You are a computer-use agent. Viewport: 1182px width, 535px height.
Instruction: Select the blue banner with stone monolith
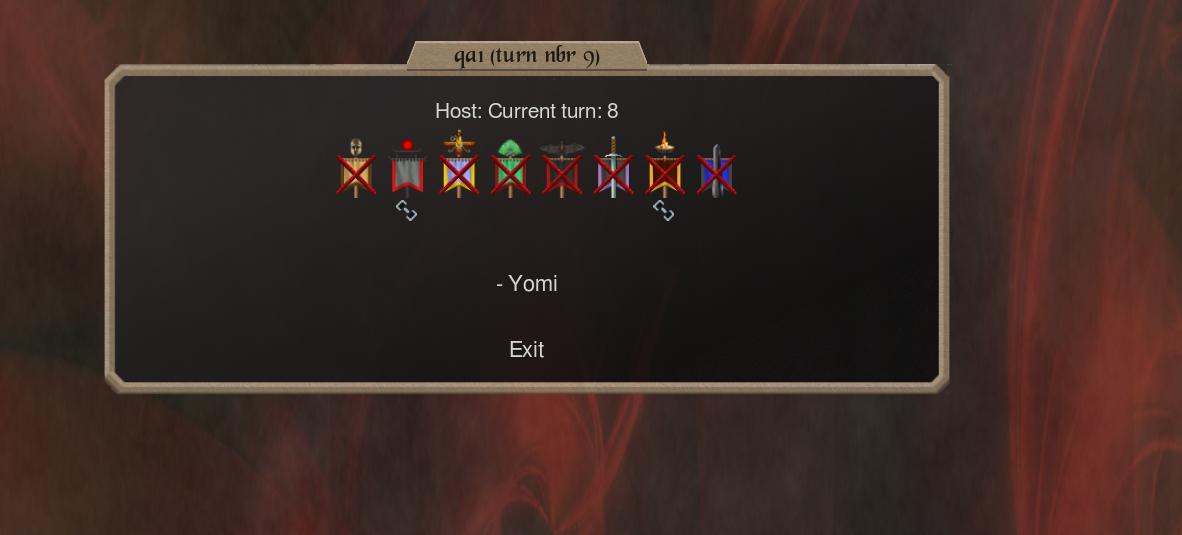tap(716, 172)
